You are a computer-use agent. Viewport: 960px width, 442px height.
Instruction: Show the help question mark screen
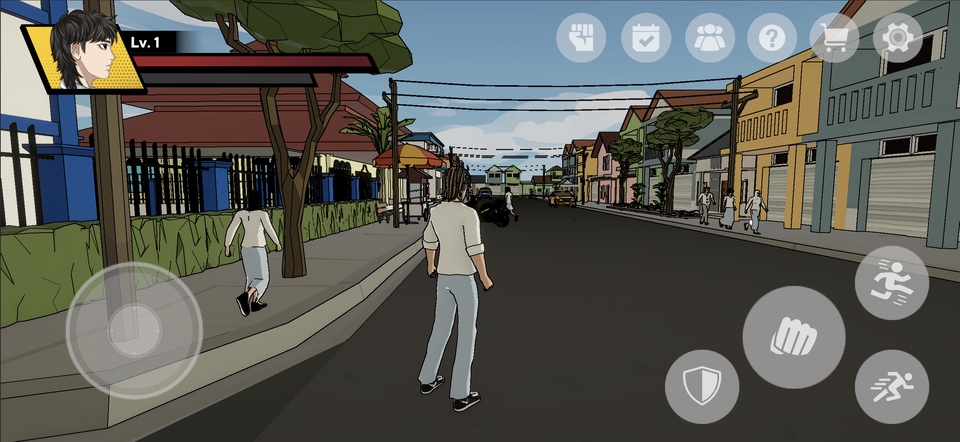coord(772,38)
